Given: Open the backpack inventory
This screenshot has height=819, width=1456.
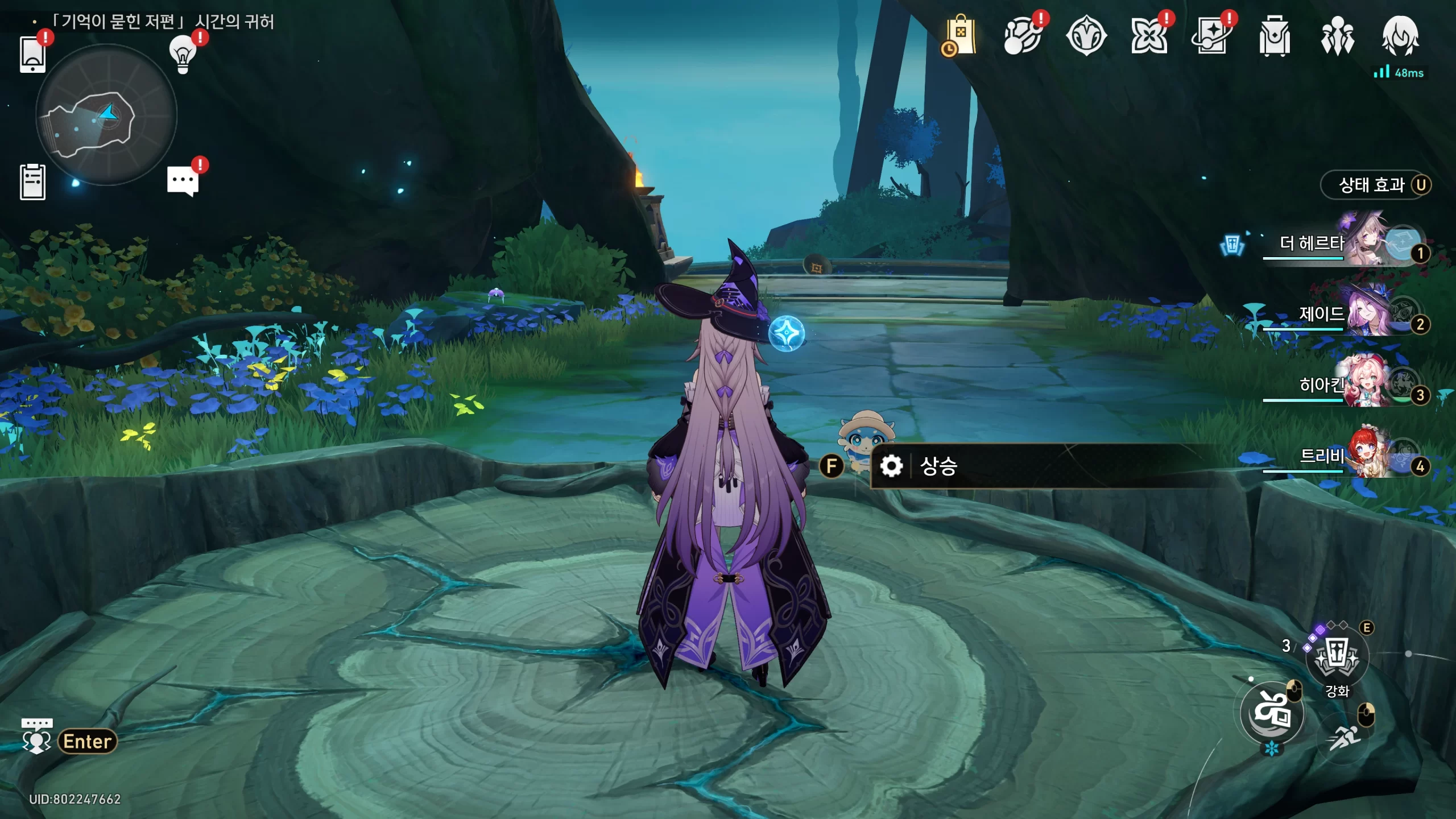Looking at the screenshot, I should tap(1274, 36).
